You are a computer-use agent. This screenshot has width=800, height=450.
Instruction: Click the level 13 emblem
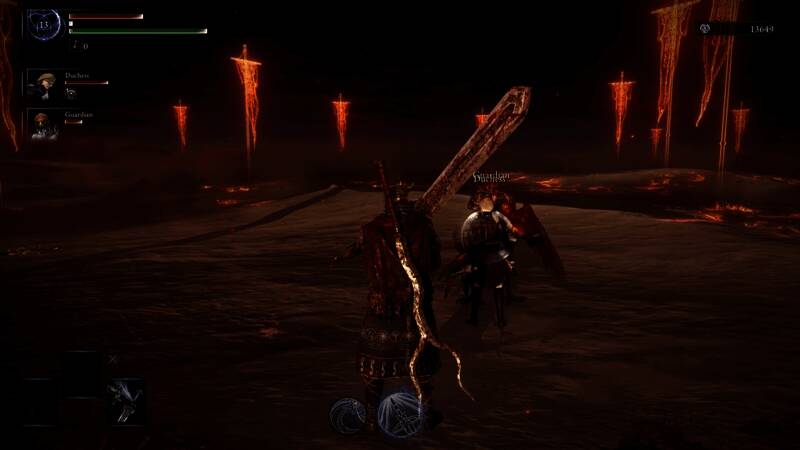coord(44,25)
